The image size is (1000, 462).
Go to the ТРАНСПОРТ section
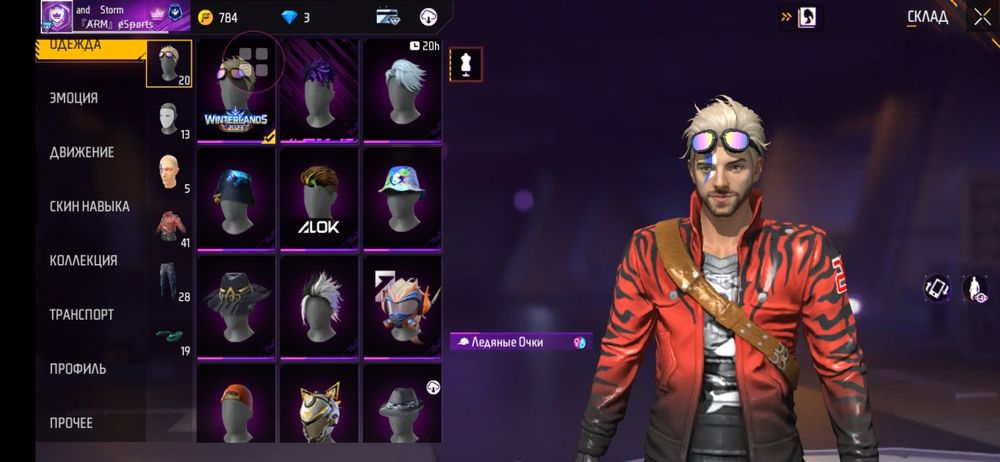82,314
